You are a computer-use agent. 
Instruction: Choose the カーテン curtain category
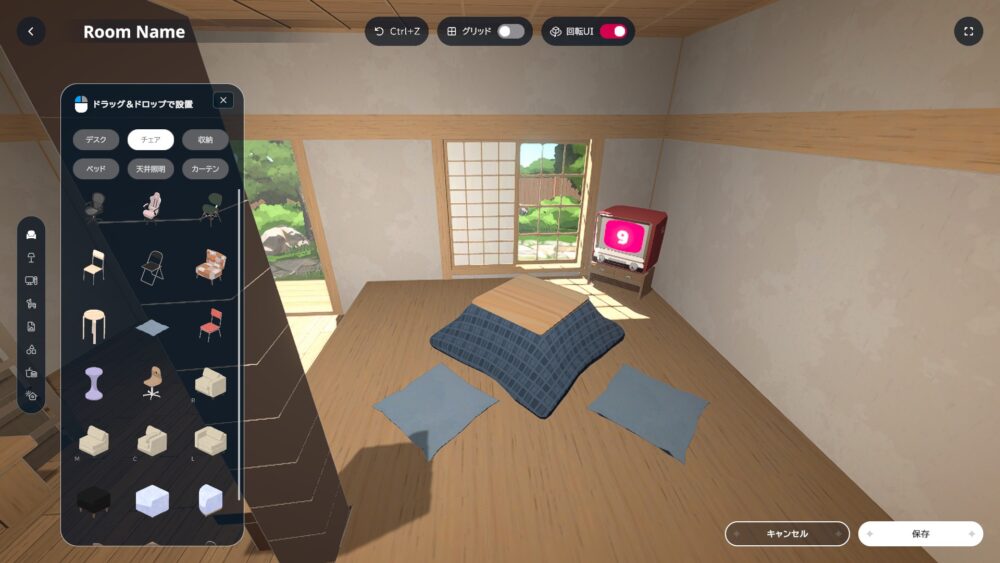(205, 169)
